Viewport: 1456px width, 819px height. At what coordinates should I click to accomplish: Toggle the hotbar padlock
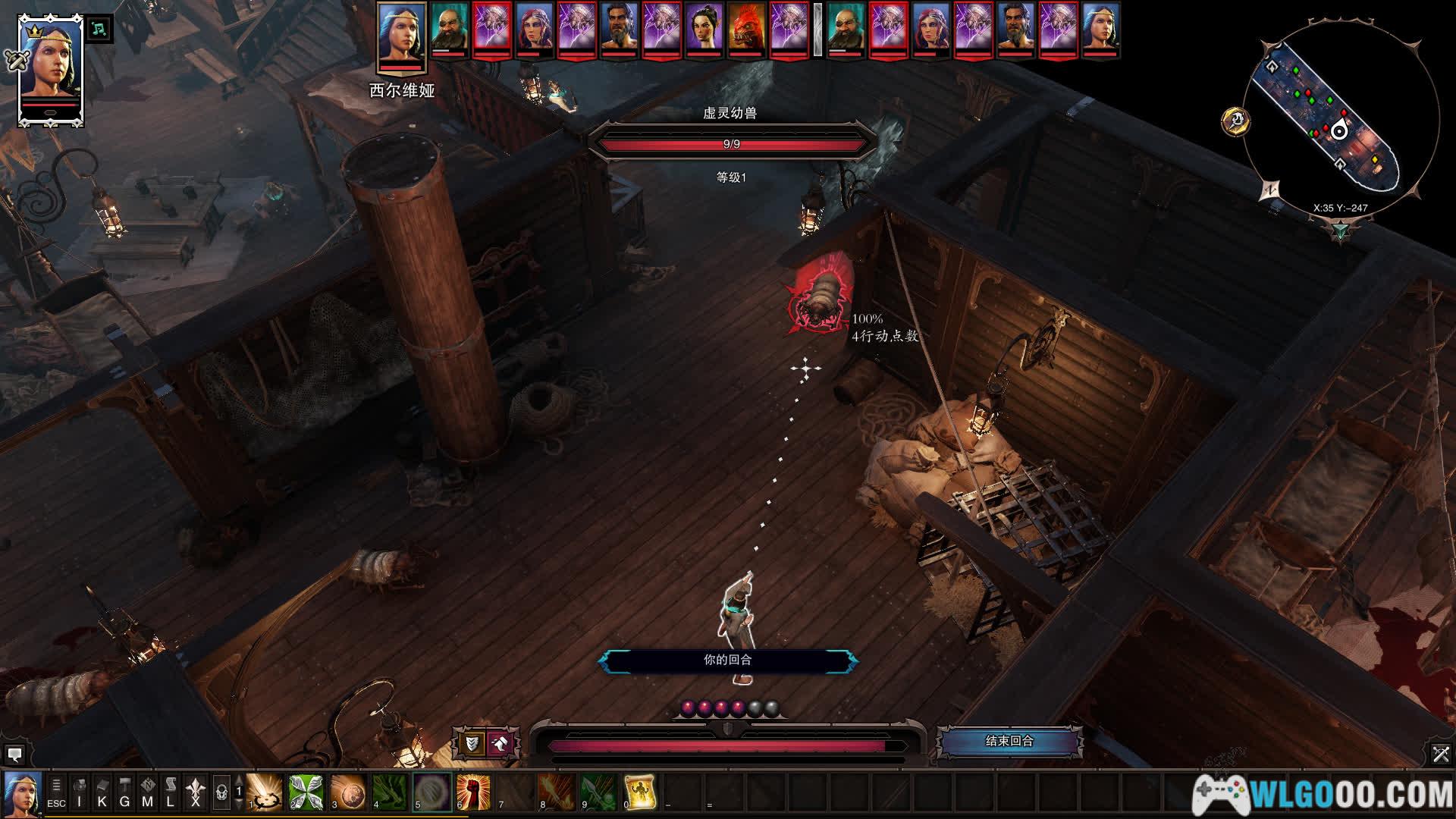[221, 793]
